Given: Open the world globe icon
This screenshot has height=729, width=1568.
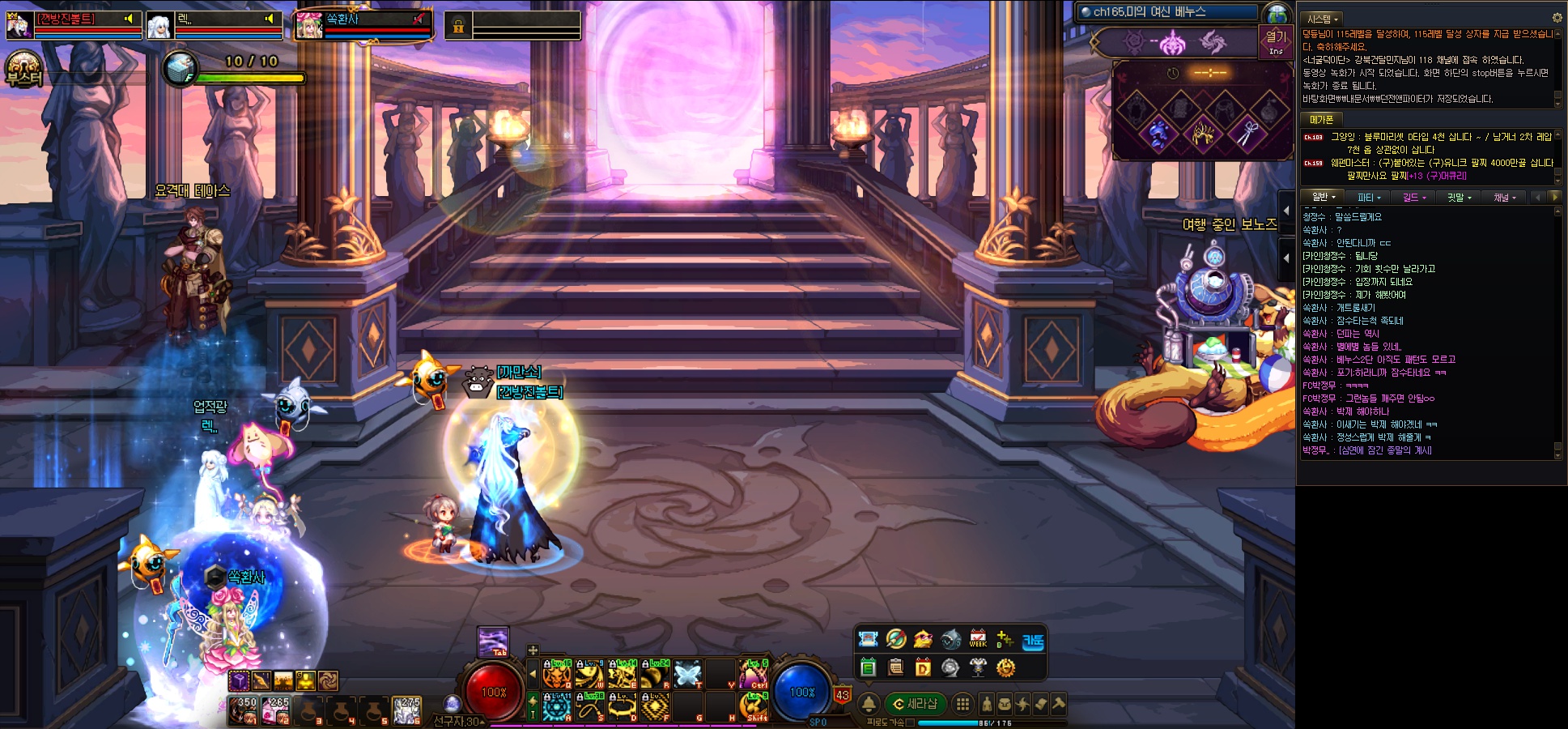Looking at the screenshot, I should 1277,14.
